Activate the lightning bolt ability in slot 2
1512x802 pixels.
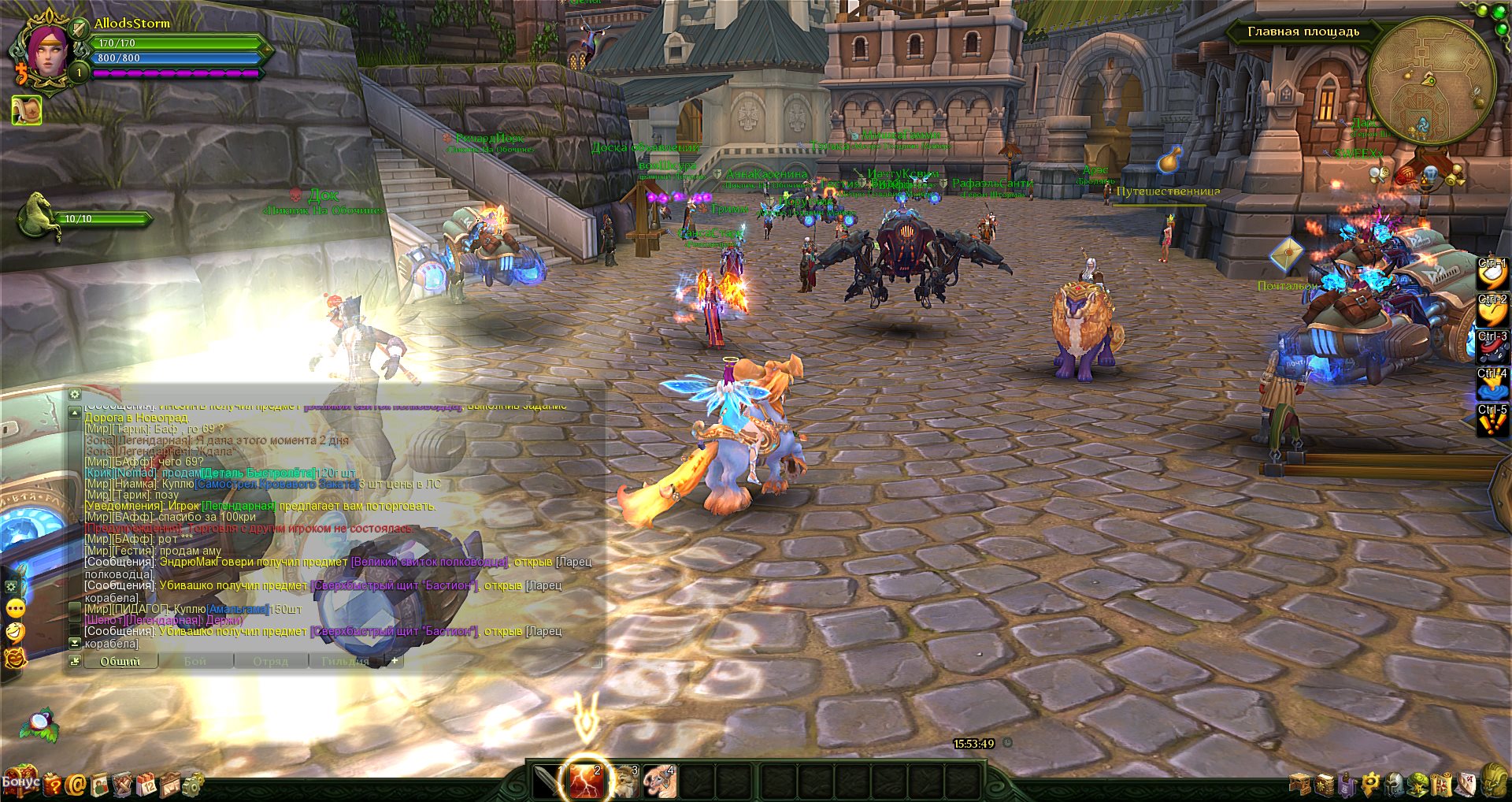[x=585, y=781]
